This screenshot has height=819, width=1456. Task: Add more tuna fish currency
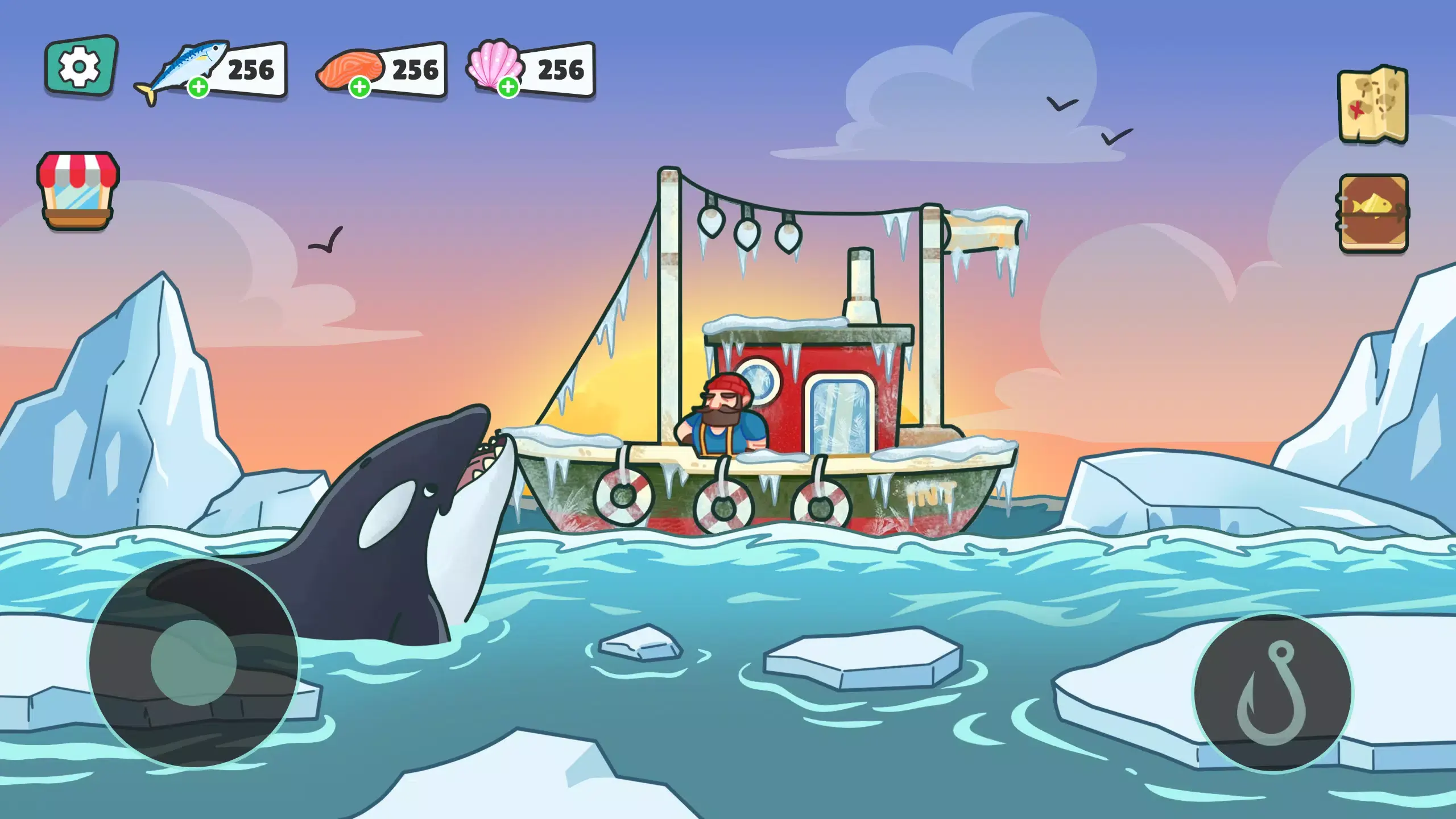pos(198,88)
